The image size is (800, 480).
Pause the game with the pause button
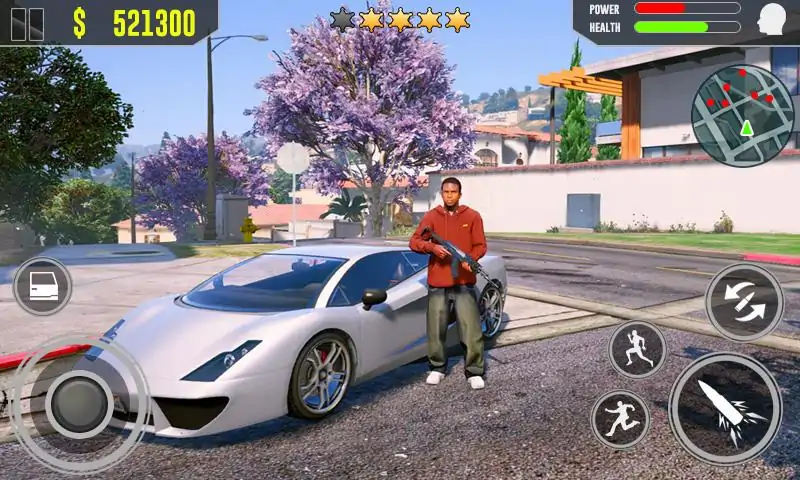27,24
